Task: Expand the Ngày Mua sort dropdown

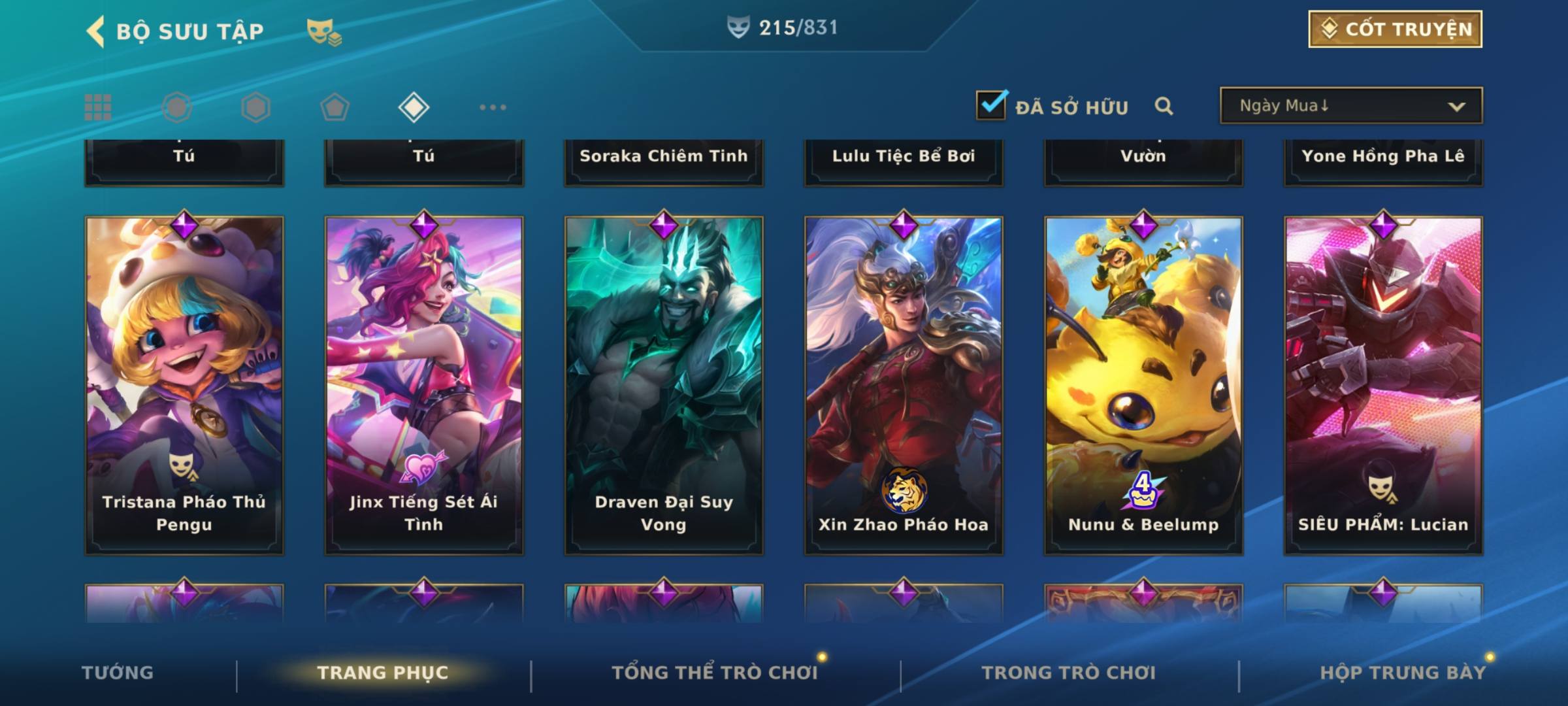Action: [1351, 106]
